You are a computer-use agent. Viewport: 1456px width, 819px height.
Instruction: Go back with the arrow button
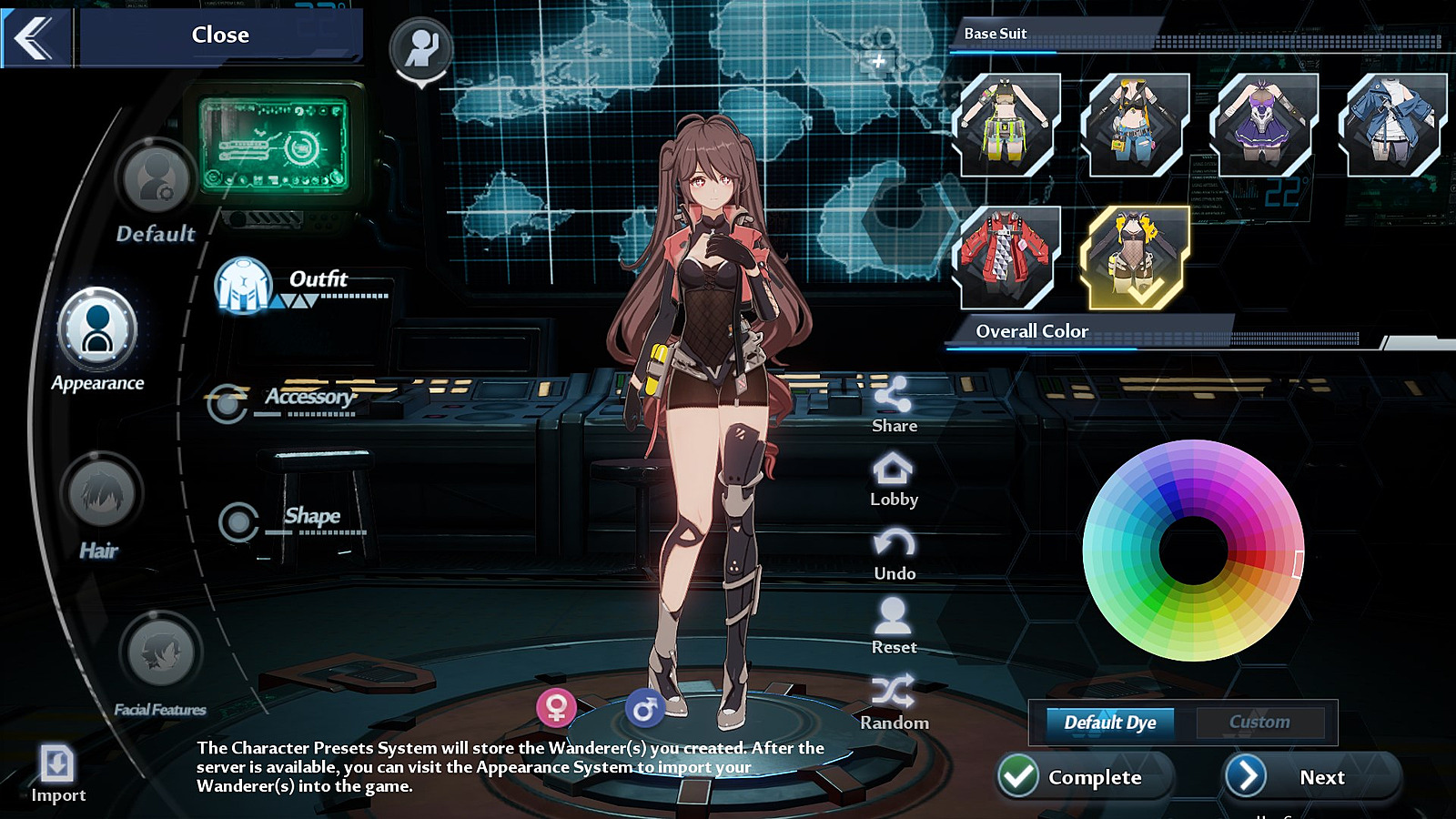[x=35, y=37]
